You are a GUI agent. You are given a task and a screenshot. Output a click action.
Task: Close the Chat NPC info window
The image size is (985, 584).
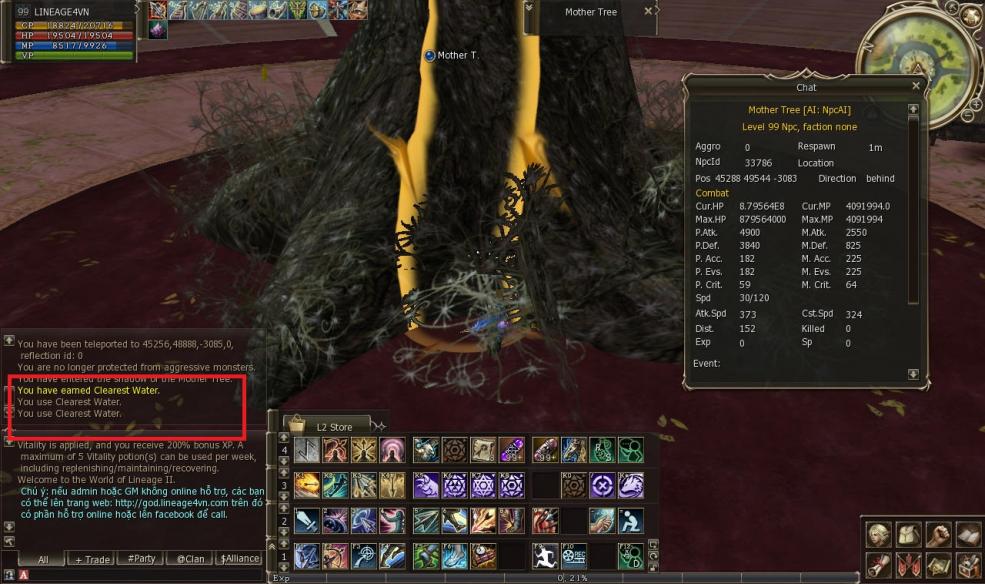point(915,86)
